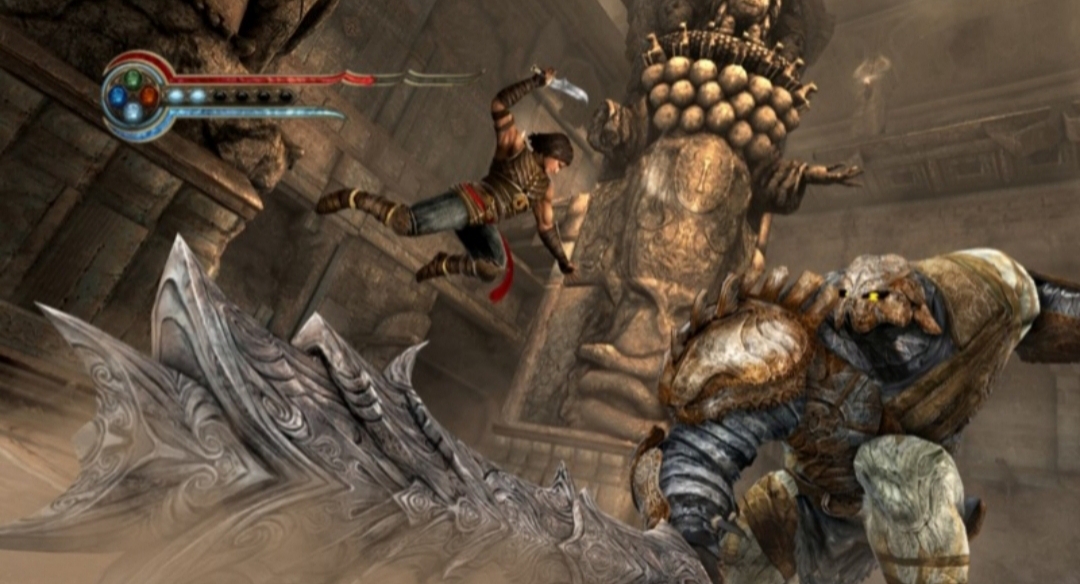The image size is (1080, 584).
Task: Pick the pale white power orb
Action: click(132, 113)
